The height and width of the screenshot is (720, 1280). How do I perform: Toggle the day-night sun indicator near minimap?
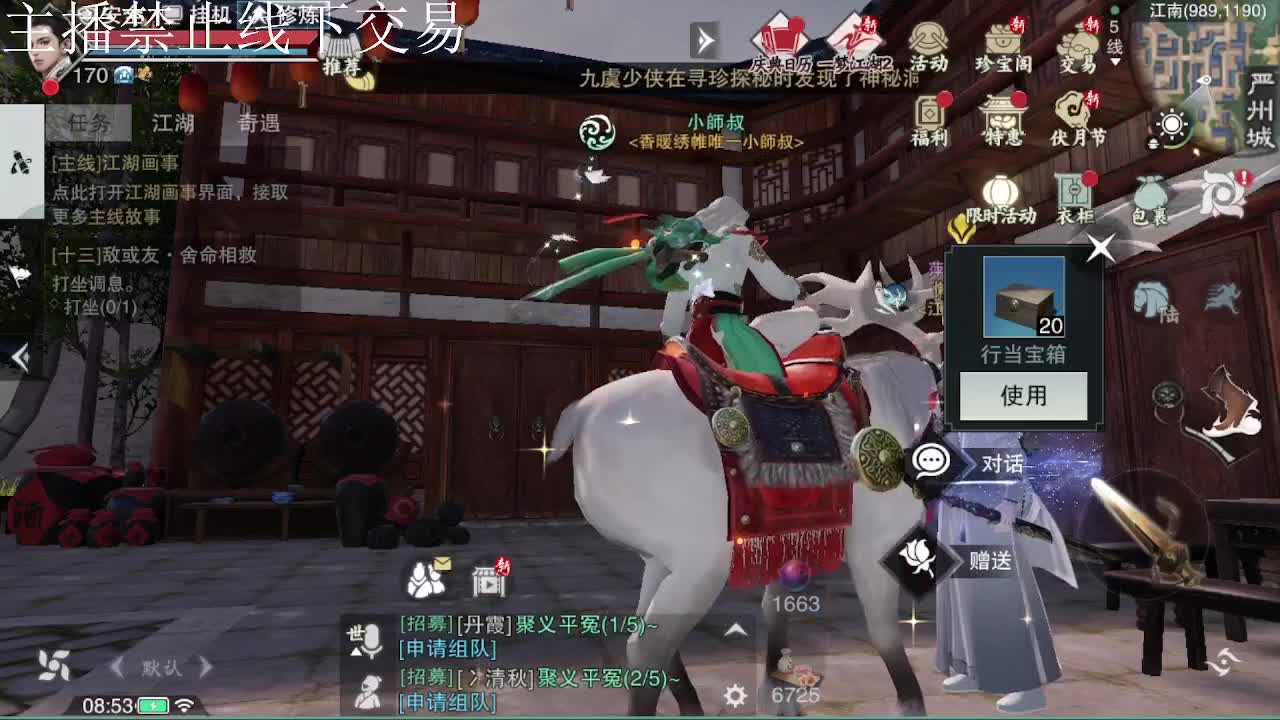point(1173,125)
